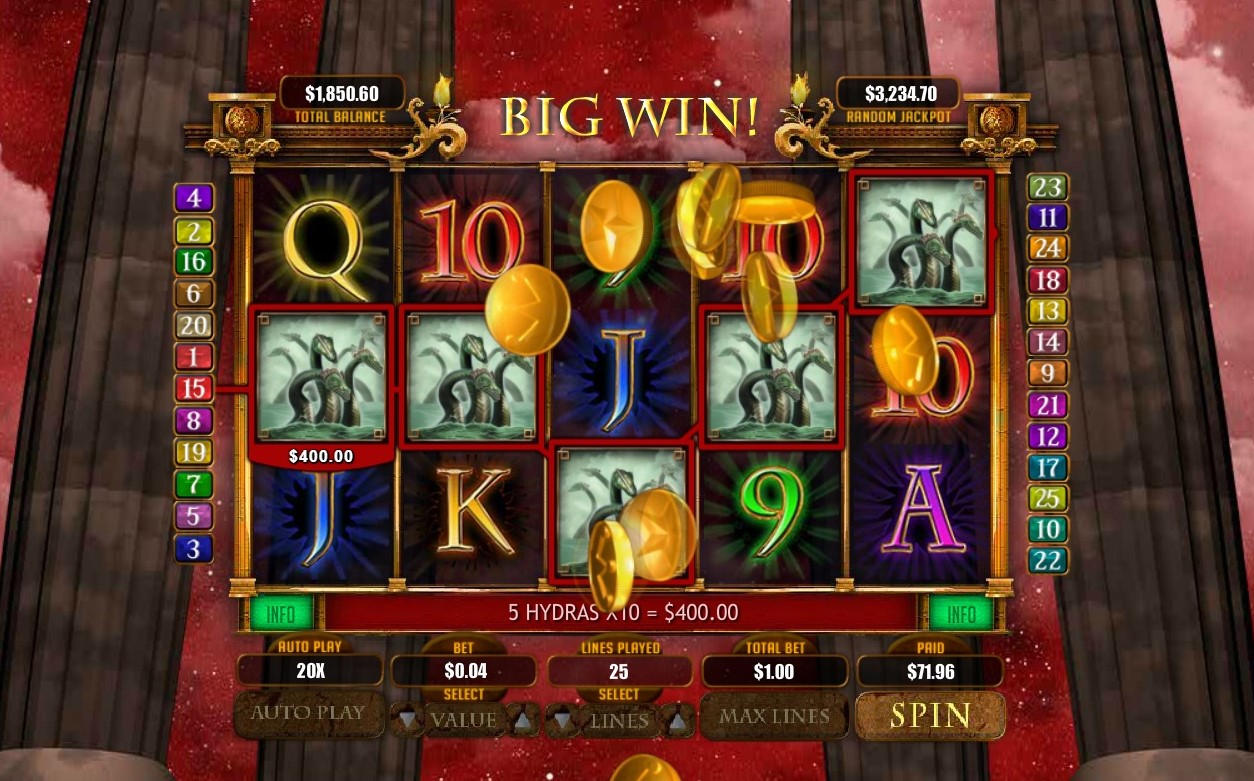Select Max Lines
Screen dimensions: 1254x781
click(x=774, y=716)
